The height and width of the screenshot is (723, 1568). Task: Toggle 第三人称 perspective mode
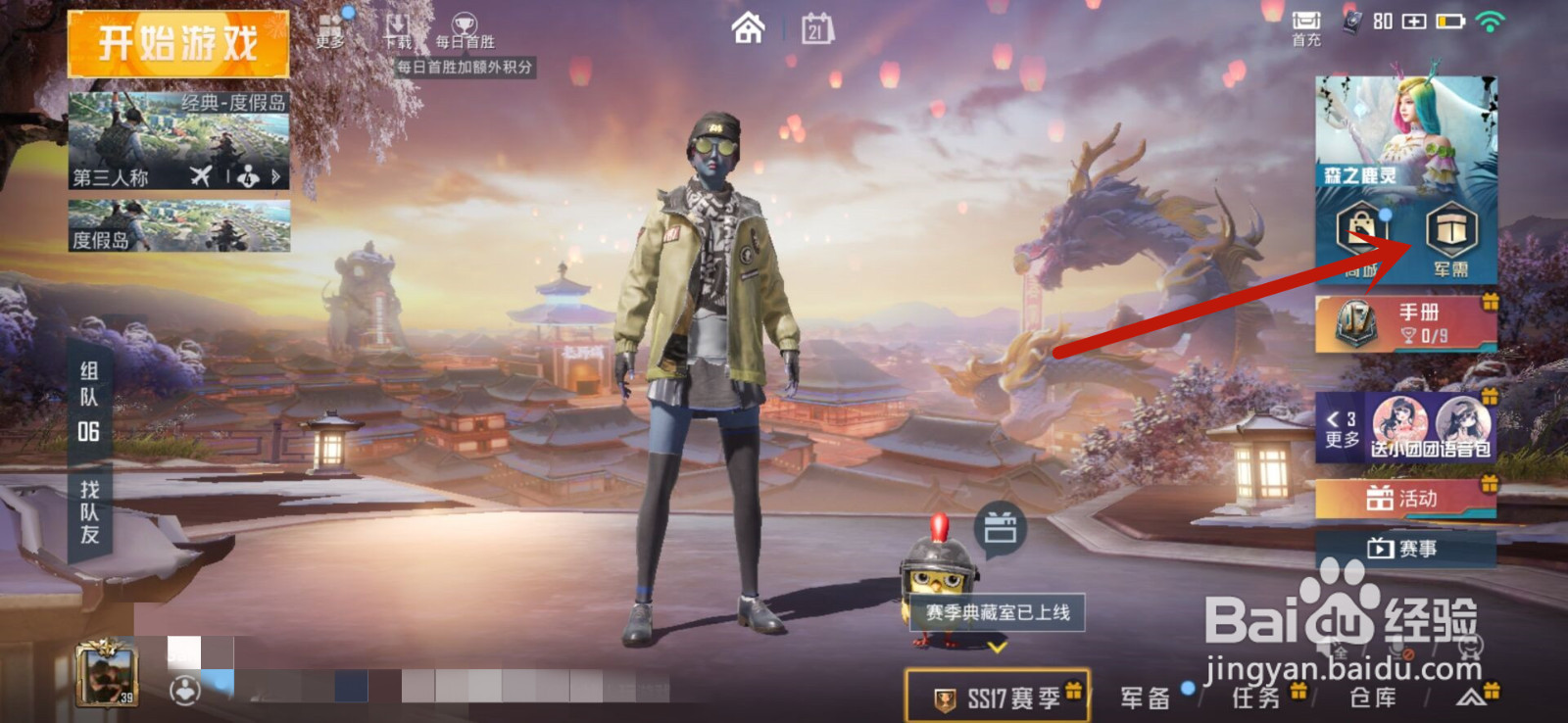[108, 176]
